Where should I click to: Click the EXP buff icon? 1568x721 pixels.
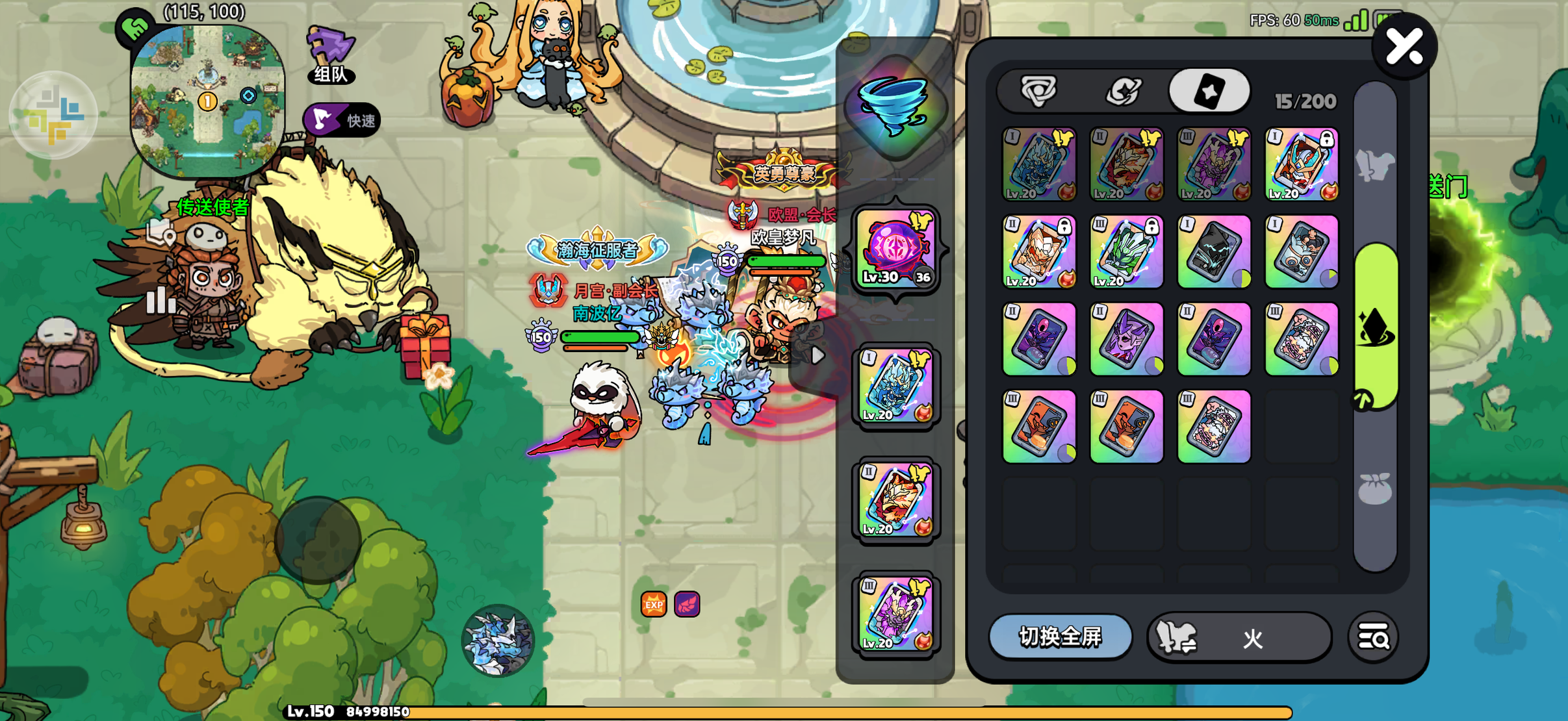click(654, 605)
